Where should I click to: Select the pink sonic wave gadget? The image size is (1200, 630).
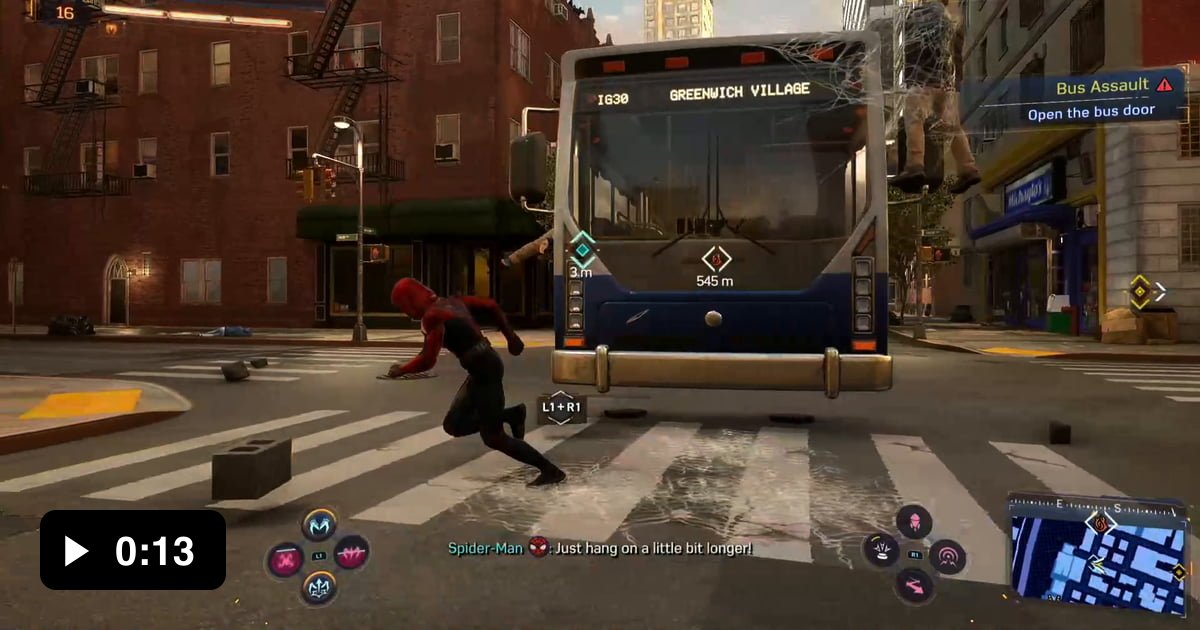coord(947,556)
